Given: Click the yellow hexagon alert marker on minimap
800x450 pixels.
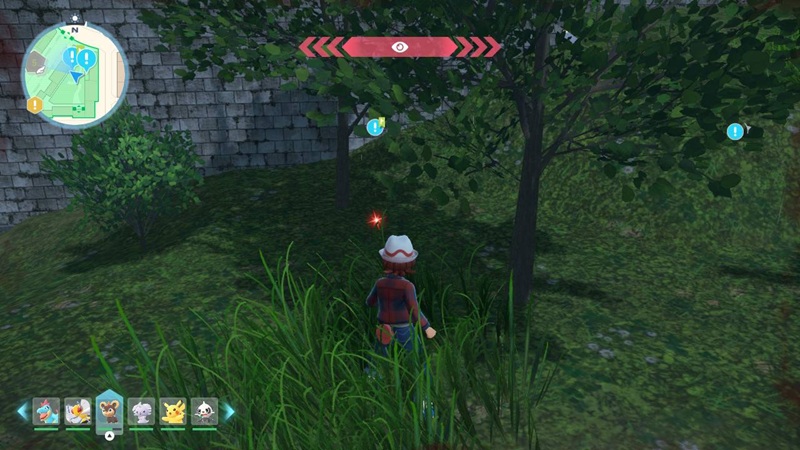Looking at the screenshot, I should pos(35,104).
